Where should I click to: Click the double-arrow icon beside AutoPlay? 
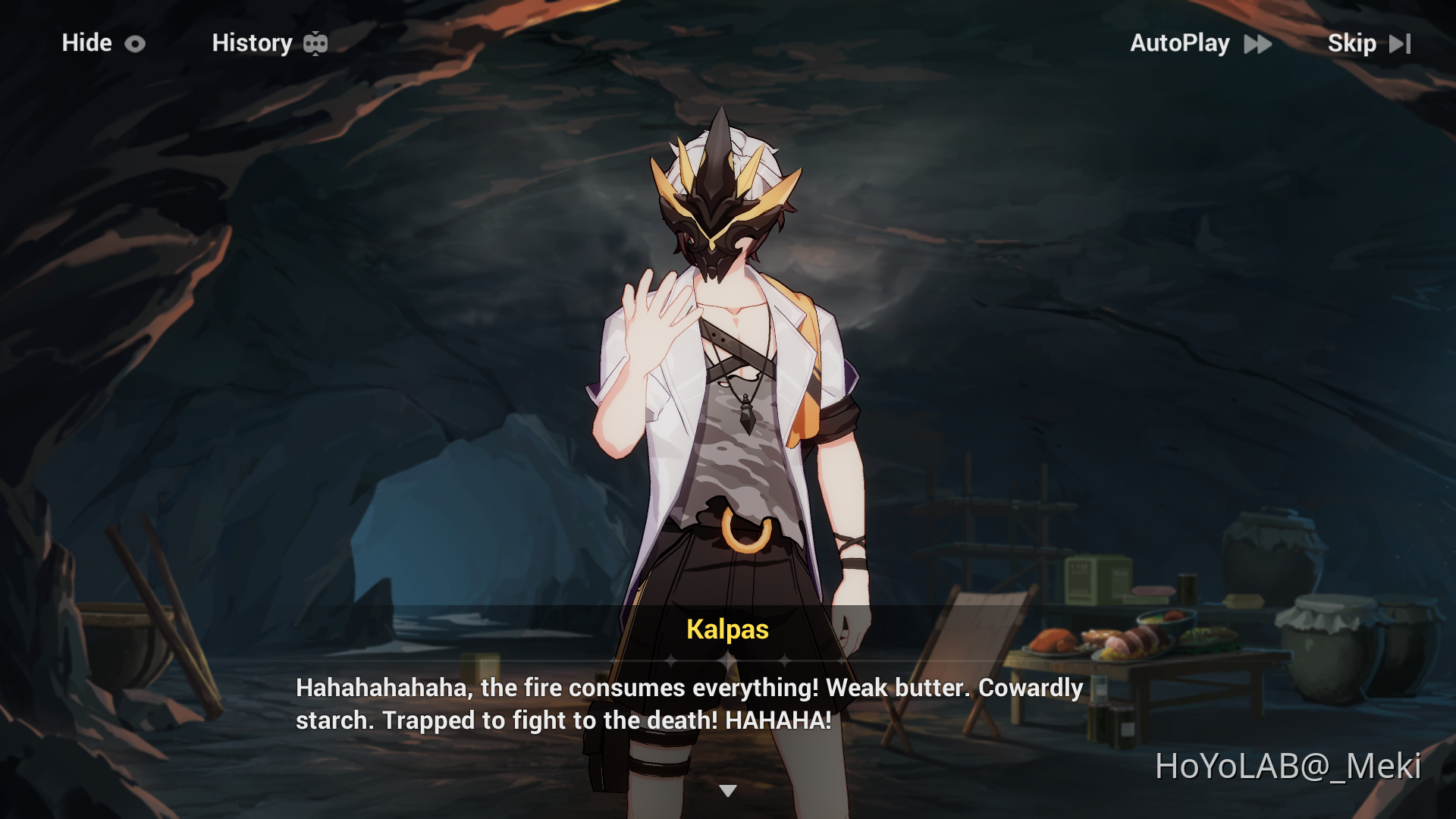(1258, 44)
